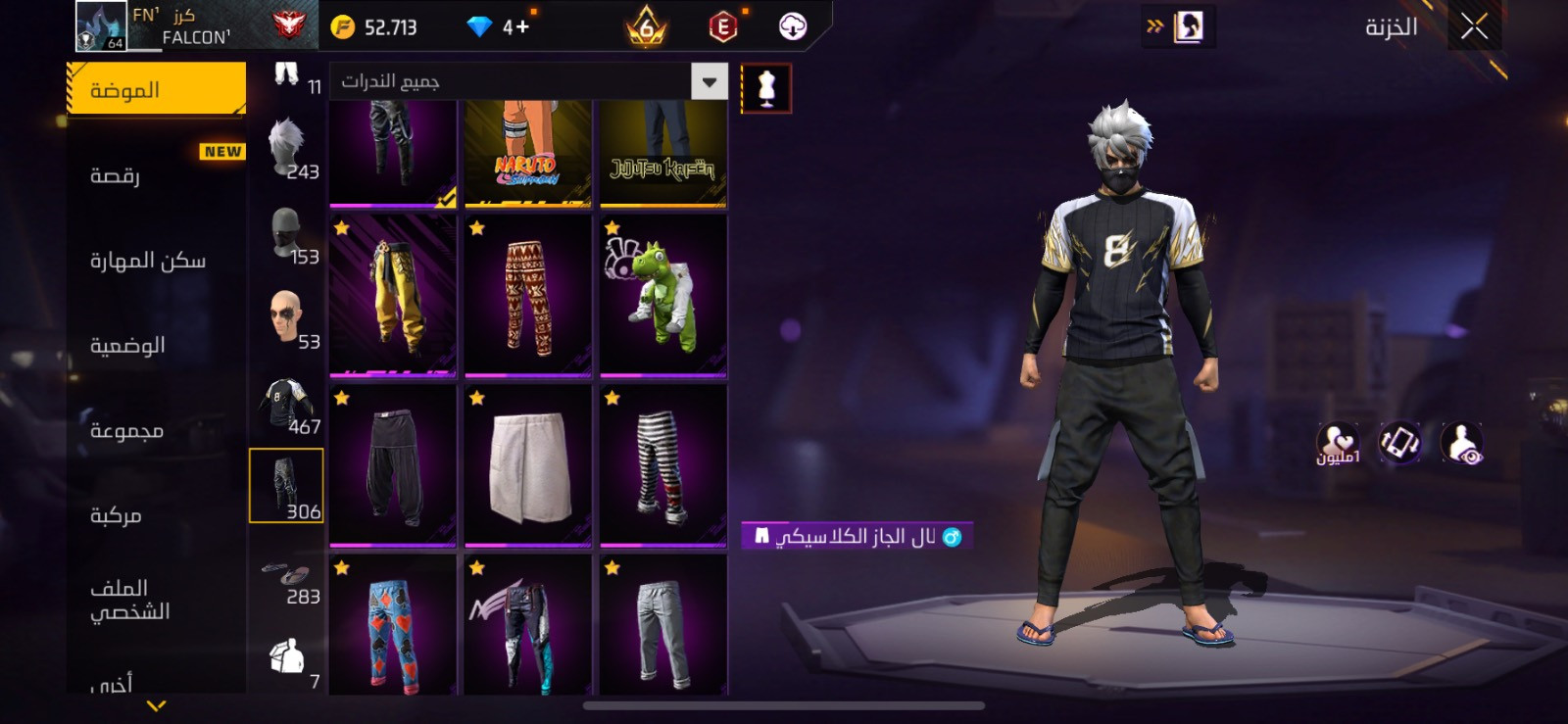Select the green dinosaur costume pants

(x=663, y=296)
